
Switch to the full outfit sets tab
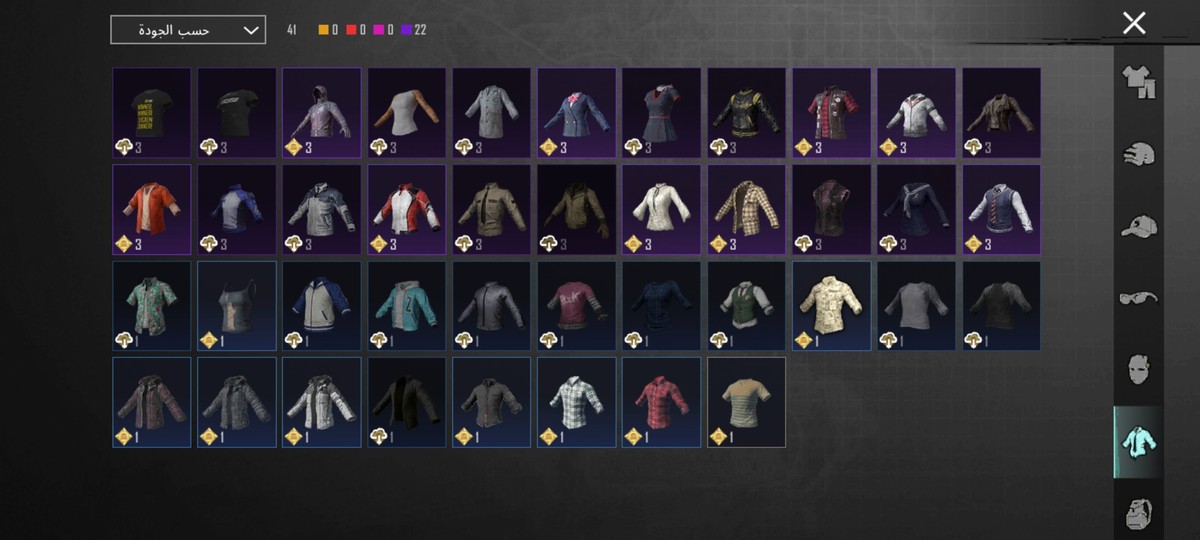point(1138,82)
